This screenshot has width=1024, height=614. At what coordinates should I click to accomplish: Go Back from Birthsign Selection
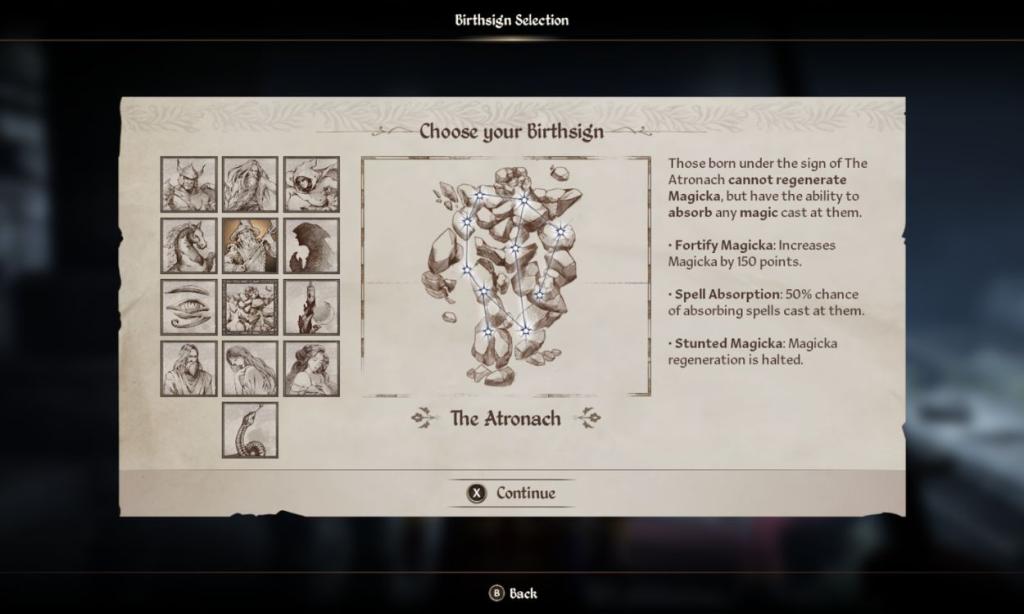tap(512, 593)
